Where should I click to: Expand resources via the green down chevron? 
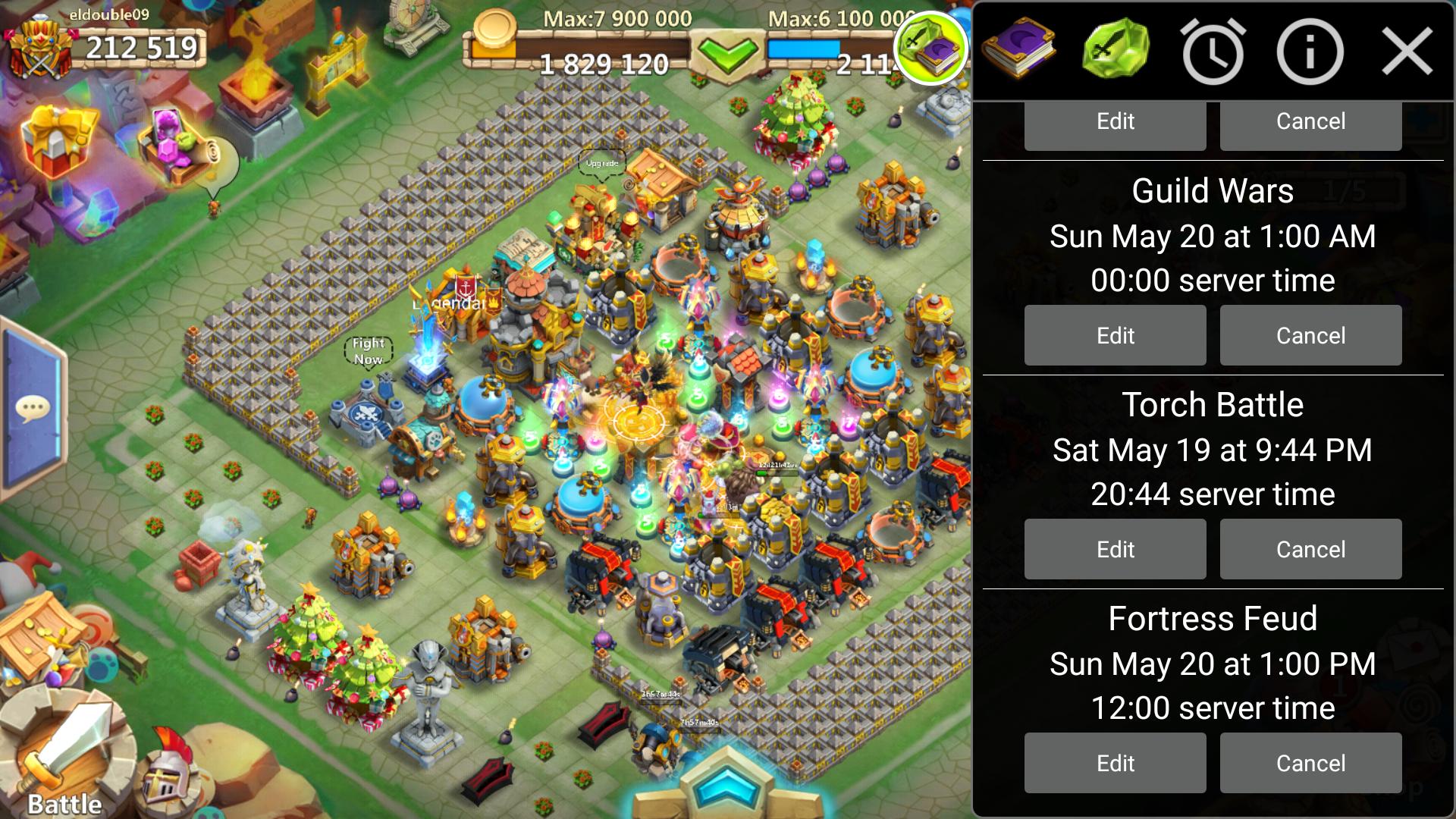point(730,55)
